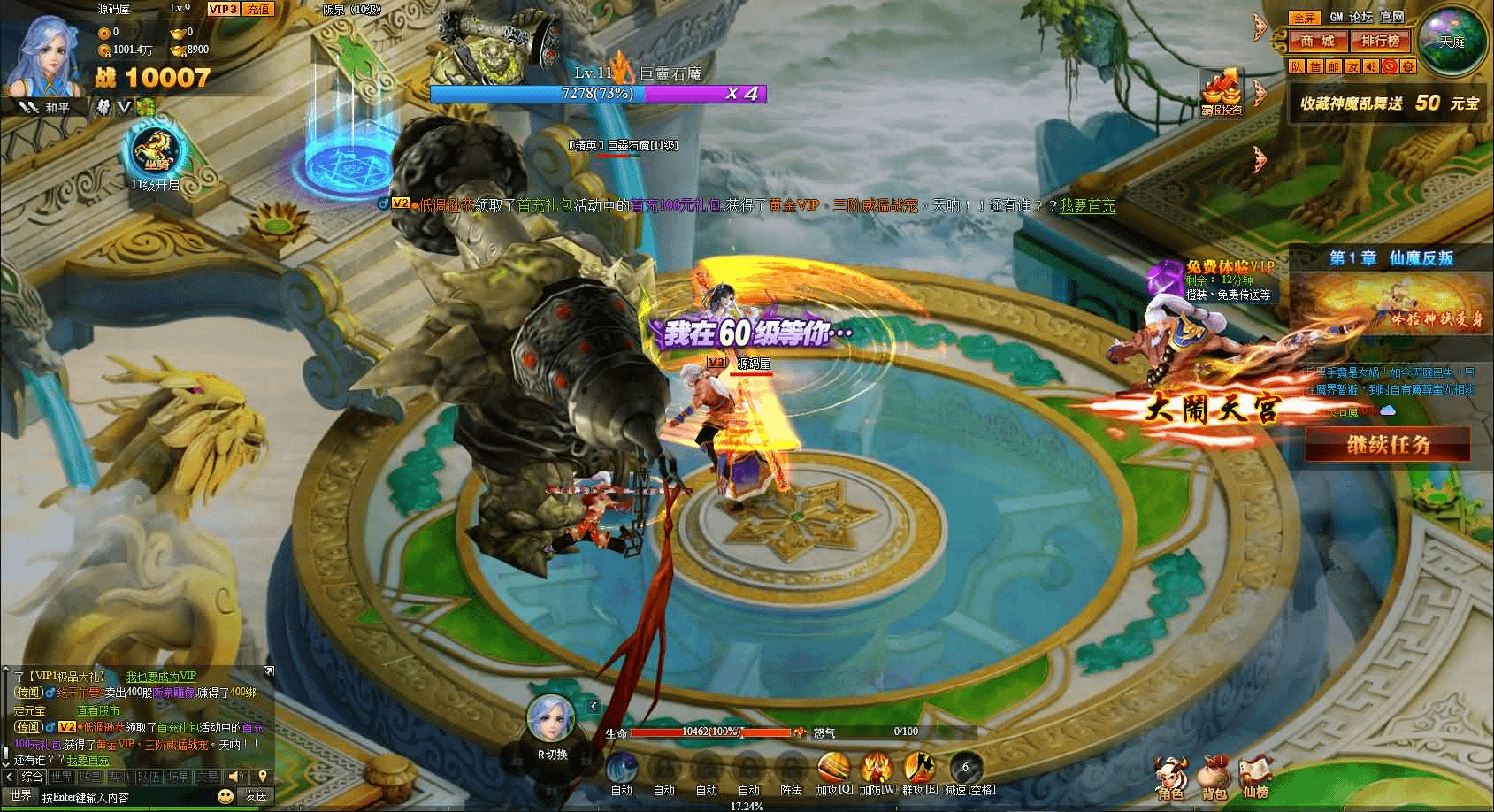Image resolution: width=1494 pixels, height=812 pixels.
Task: Open the 官网 official site link
Action: [x=1392, y=18]
